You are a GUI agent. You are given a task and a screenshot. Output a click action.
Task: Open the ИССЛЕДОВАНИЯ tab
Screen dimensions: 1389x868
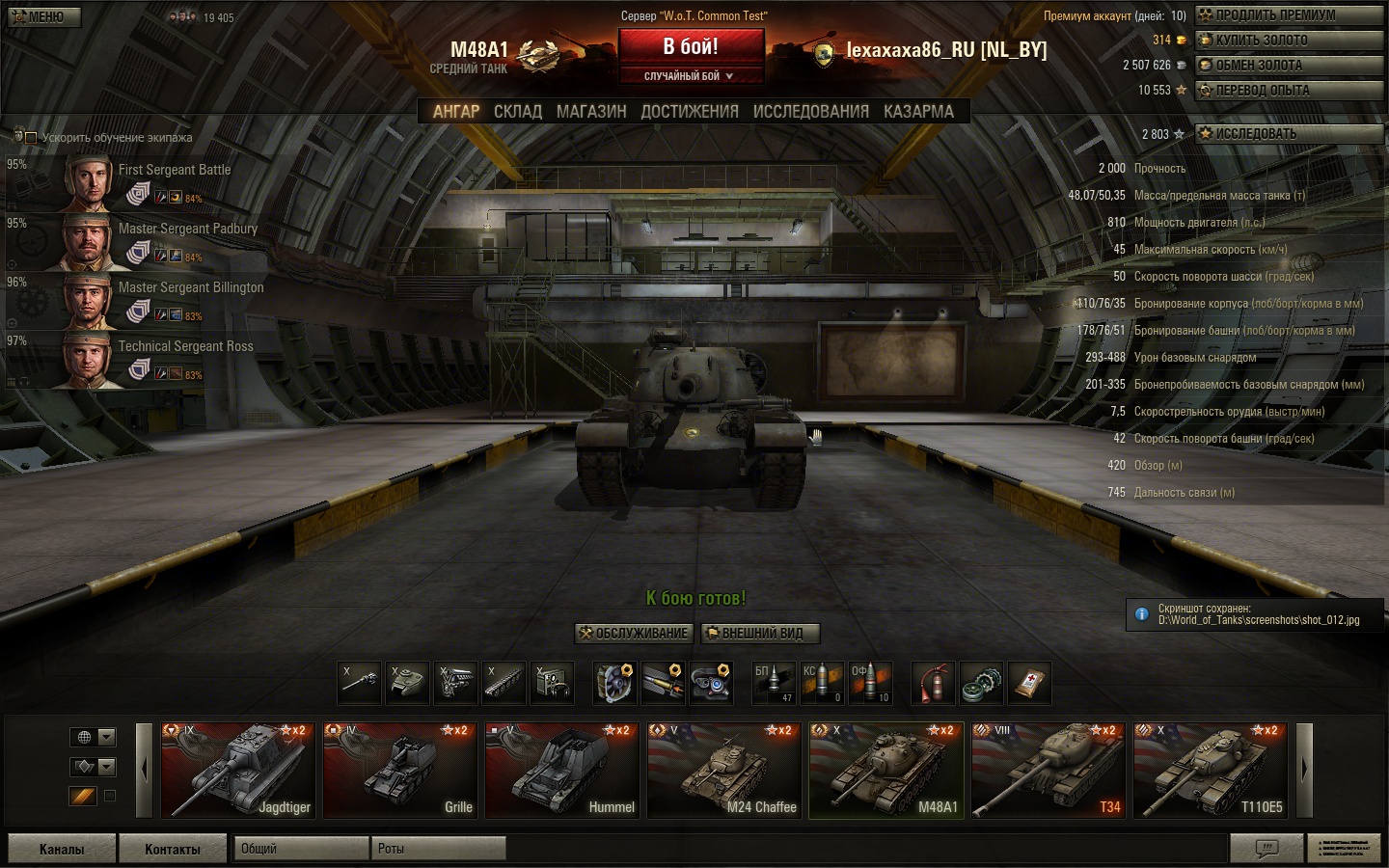[x=810, y=112]
